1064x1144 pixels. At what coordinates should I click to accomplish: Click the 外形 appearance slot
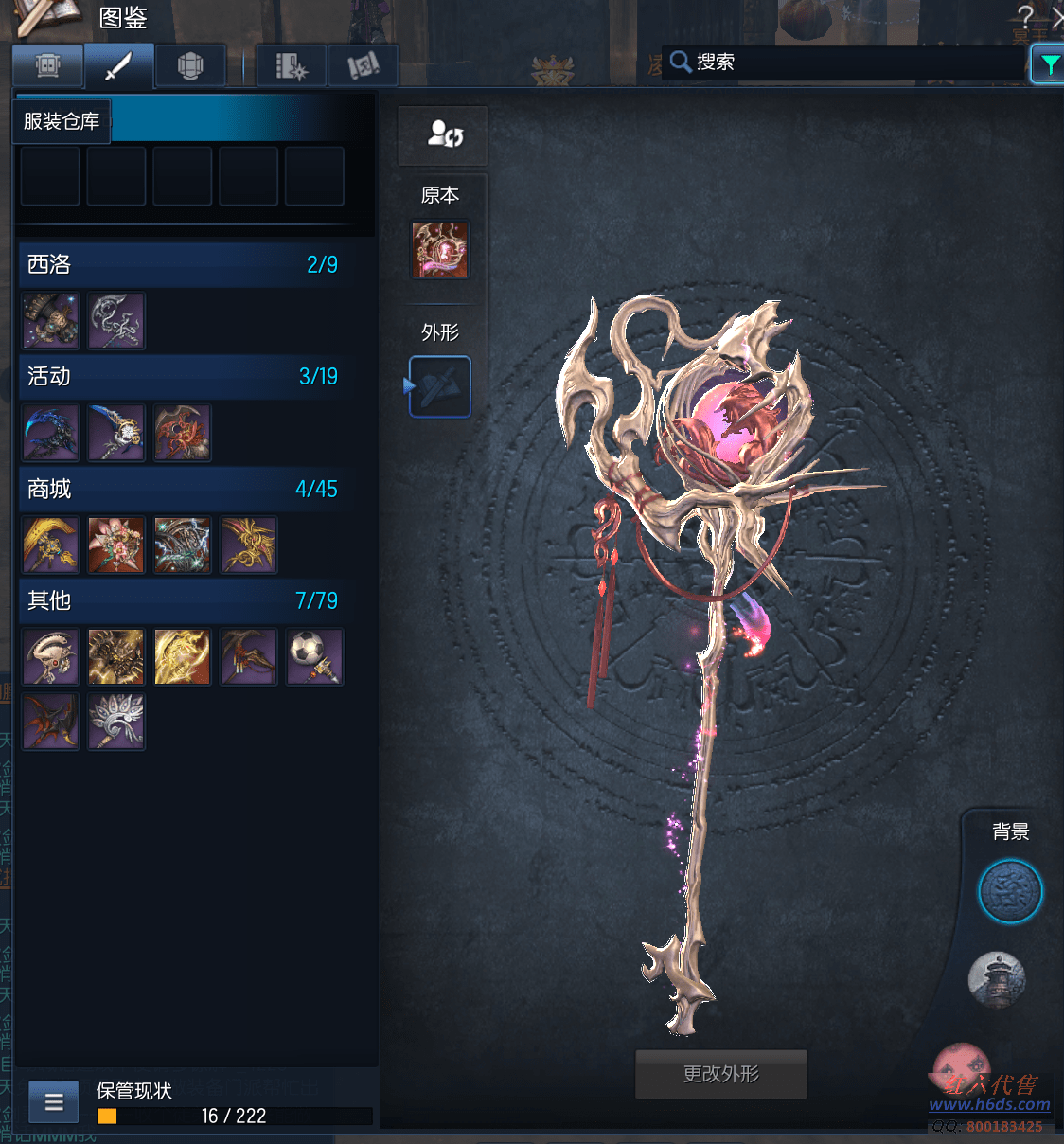click(x=440, y=386)
